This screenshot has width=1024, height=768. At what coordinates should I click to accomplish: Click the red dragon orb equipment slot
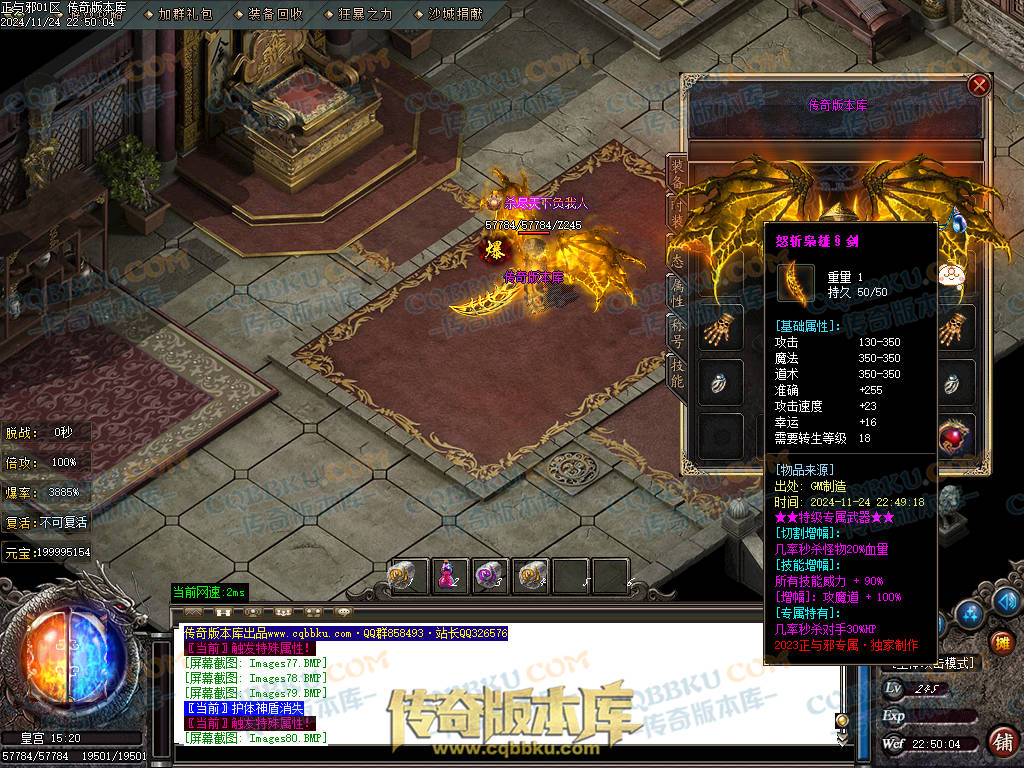[x=959, y=435]
